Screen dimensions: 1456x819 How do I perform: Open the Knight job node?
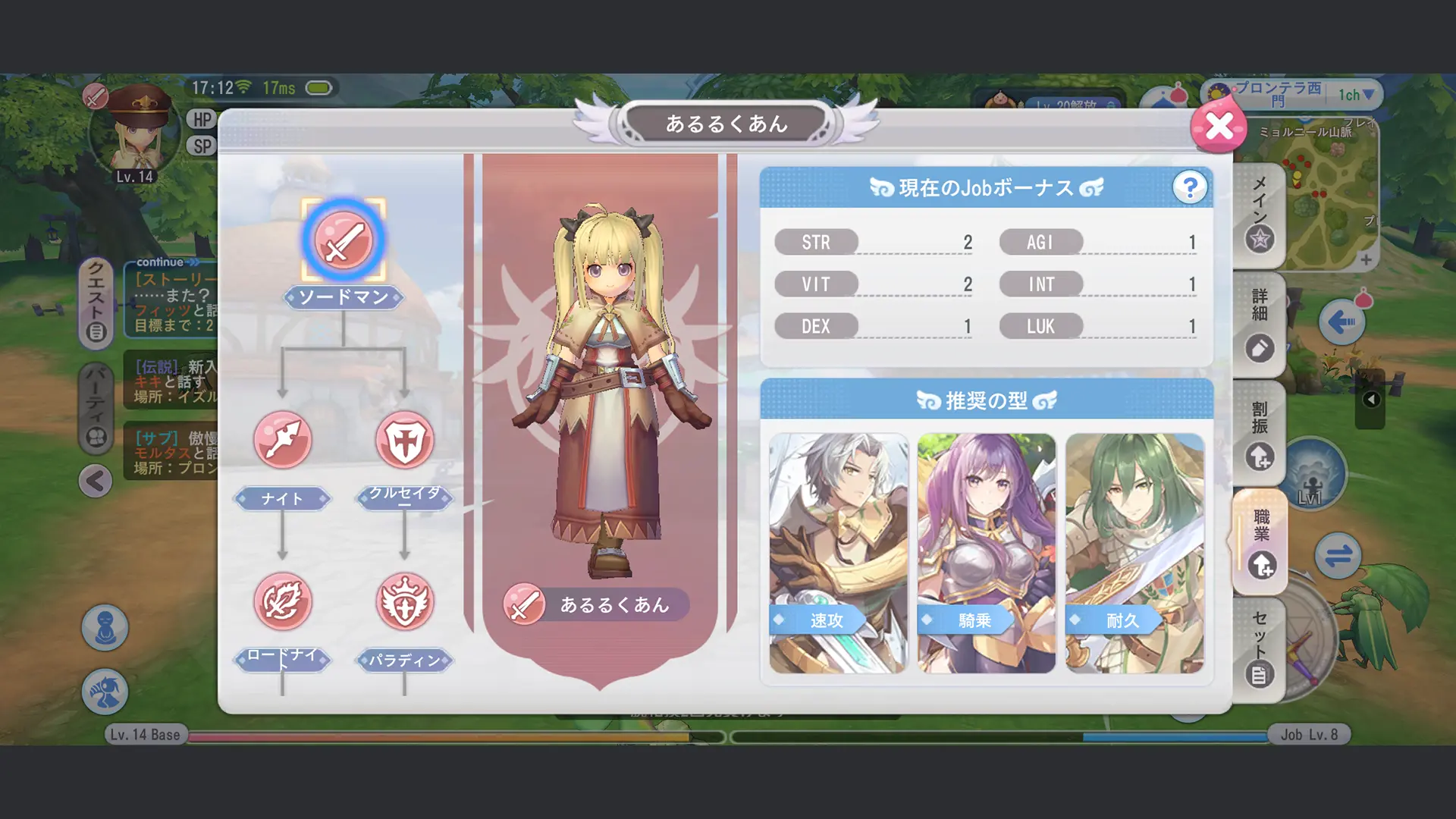click(283, 440)
